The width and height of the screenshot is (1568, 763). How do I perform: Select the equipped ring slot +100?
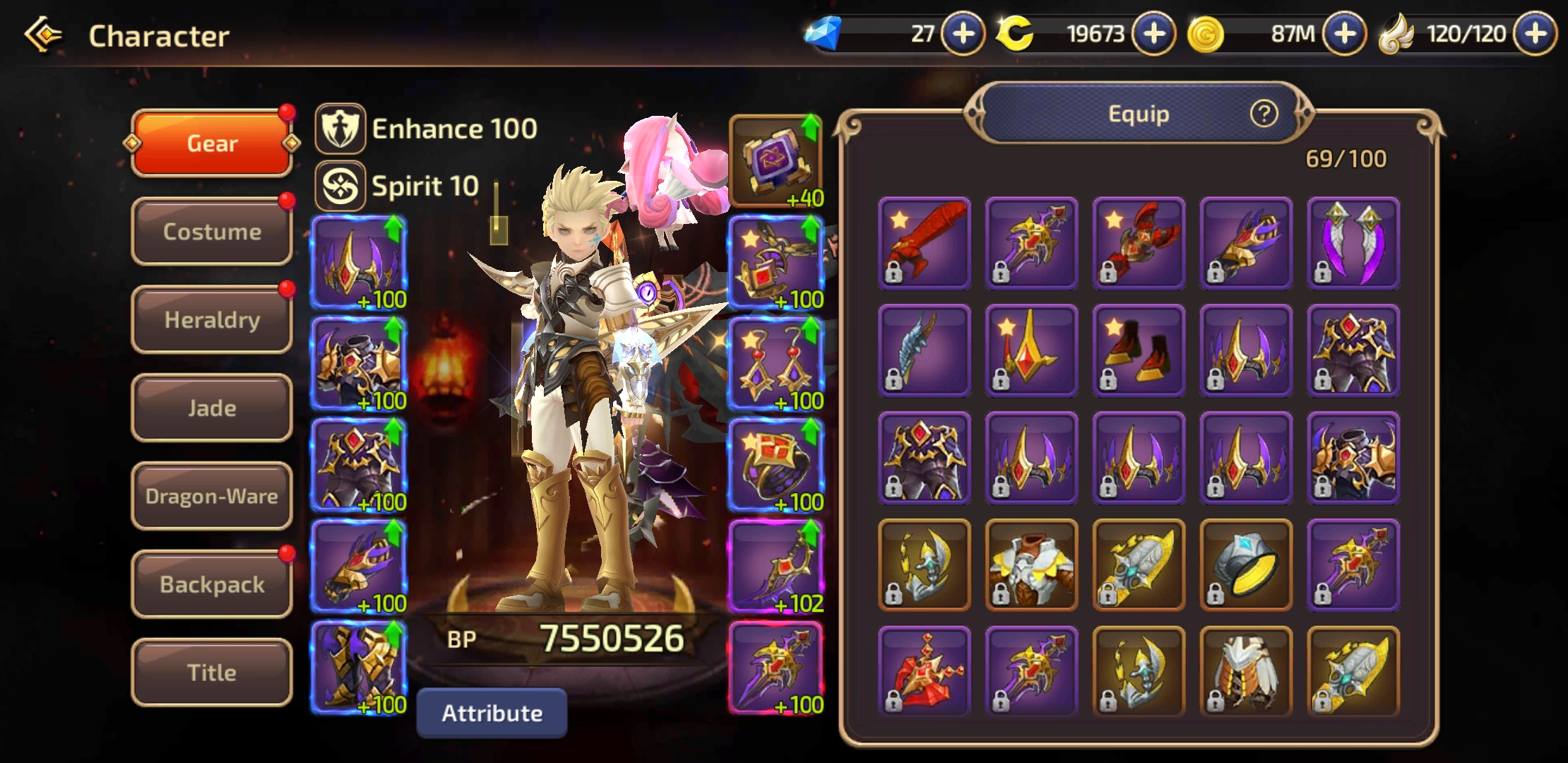(776, 464)
